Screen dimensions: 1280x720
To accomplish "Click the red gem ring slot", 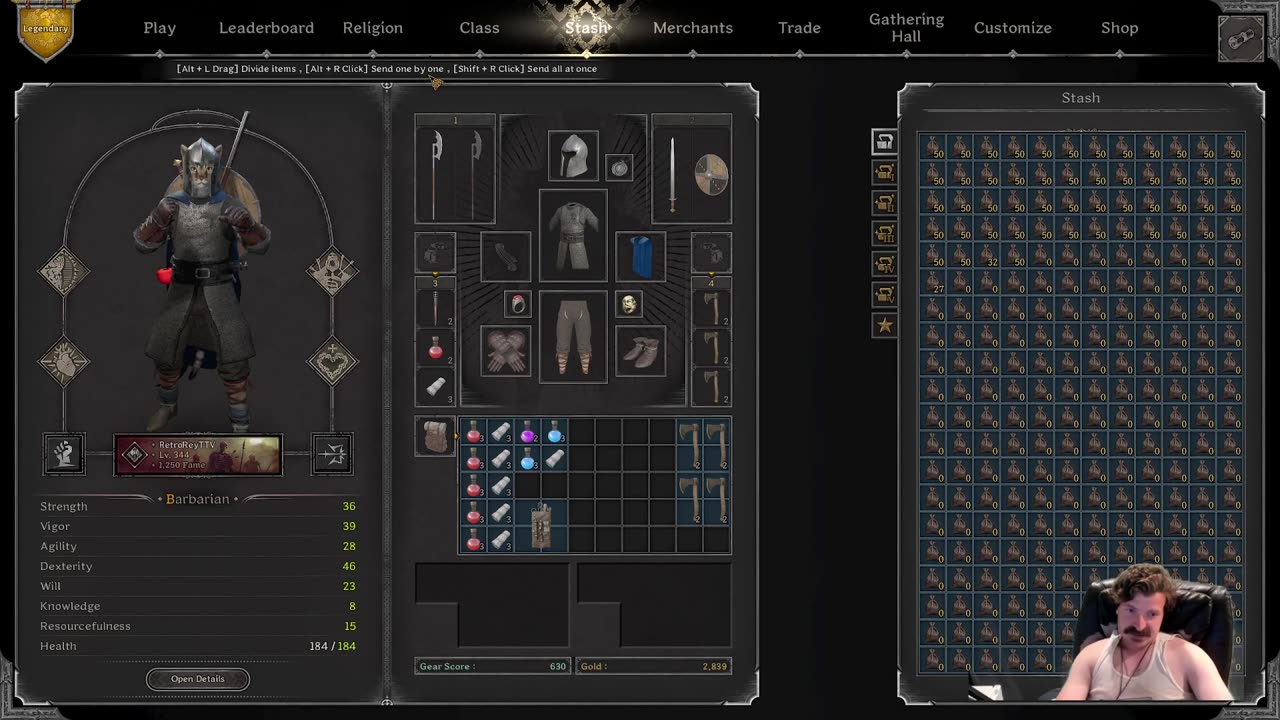I will (x=518, y=305).
